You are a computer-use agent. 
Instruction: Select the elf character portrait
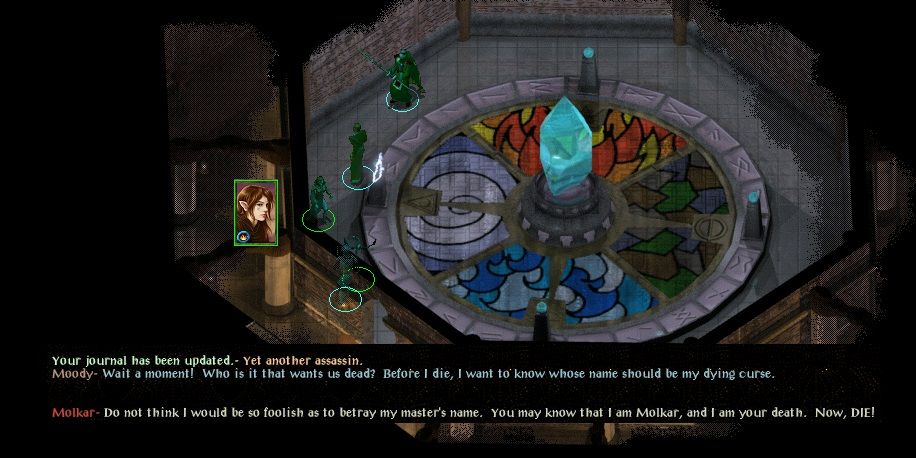coord(256,209)
